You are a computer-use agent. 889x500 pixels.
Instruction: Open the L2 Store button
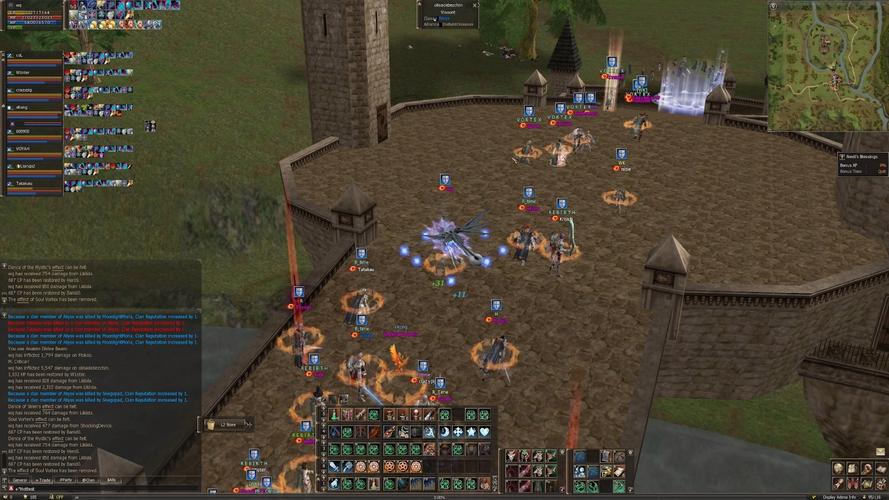point(225,425)
